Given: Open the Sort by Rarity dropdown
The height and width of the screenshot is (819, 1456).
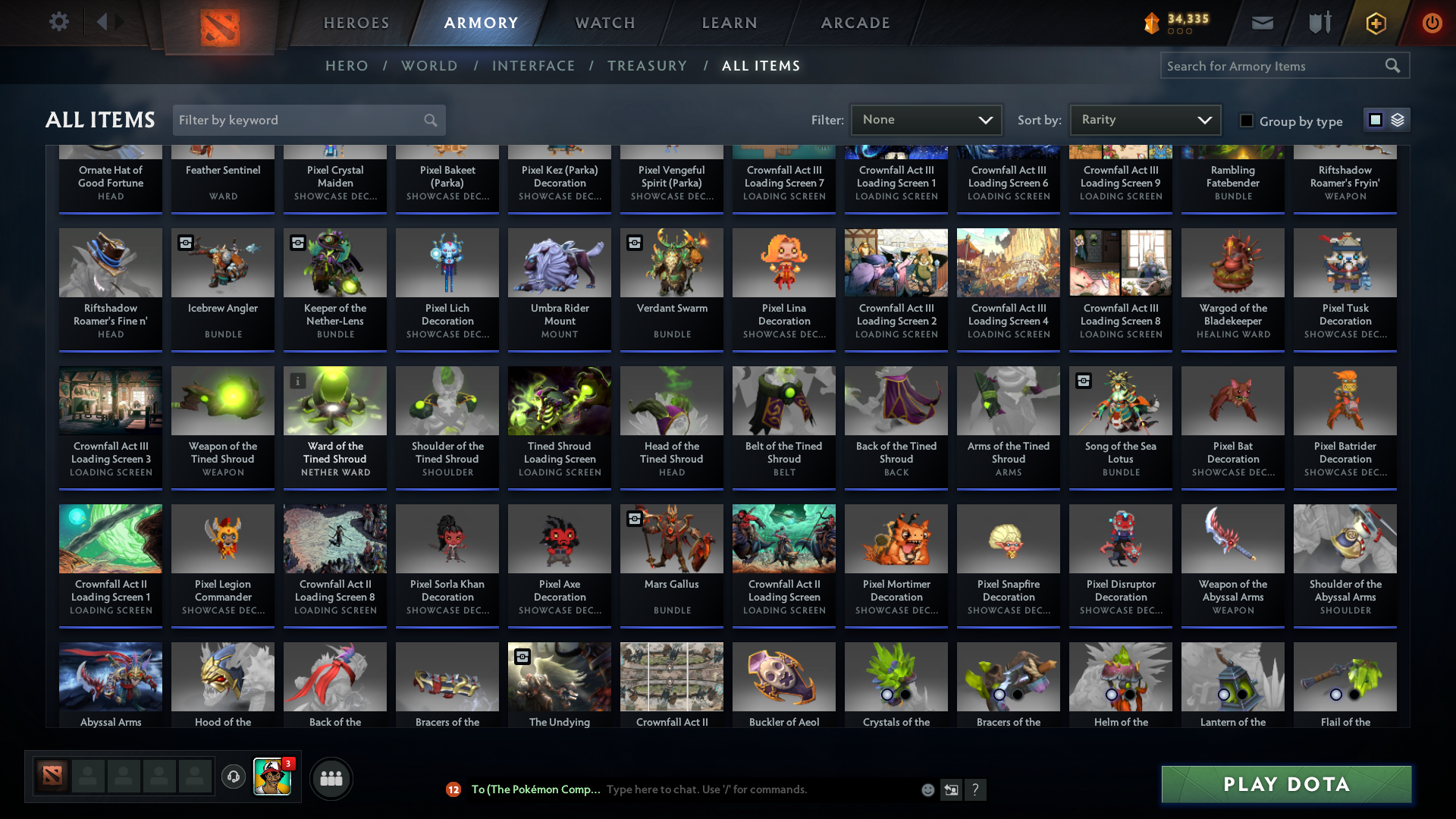Looking at the screenshot, I should point(1144,119).
